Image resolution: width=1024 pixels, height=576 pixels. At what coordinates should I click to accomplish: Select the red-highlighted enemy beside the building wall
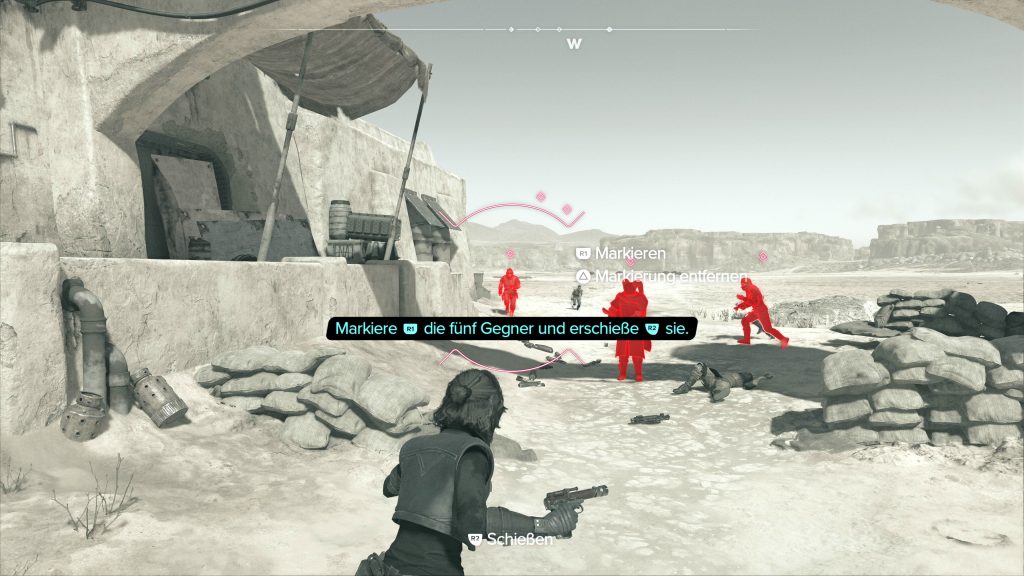(509, 290)
